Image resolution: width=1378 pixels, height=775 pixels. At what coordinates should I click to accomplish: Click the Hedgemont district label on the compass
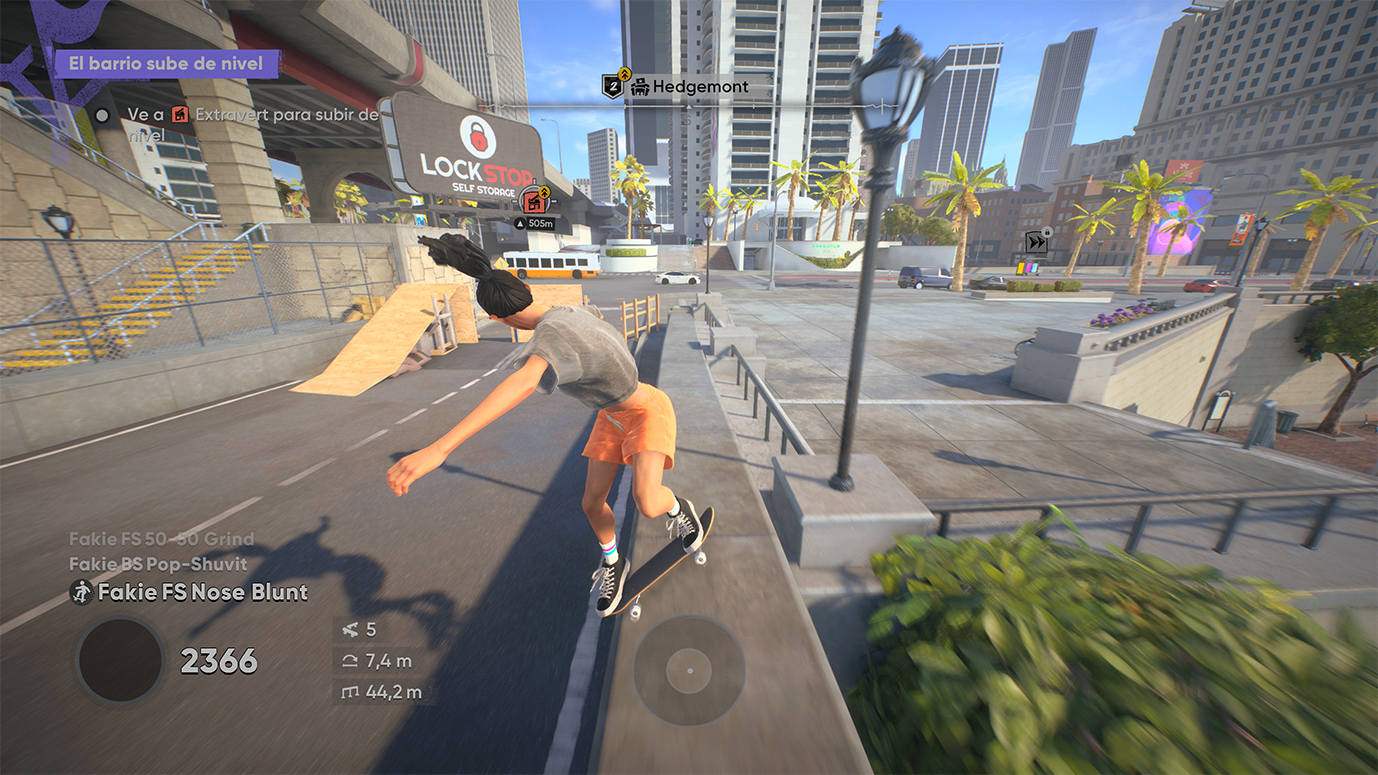click(x=689, y=87)
